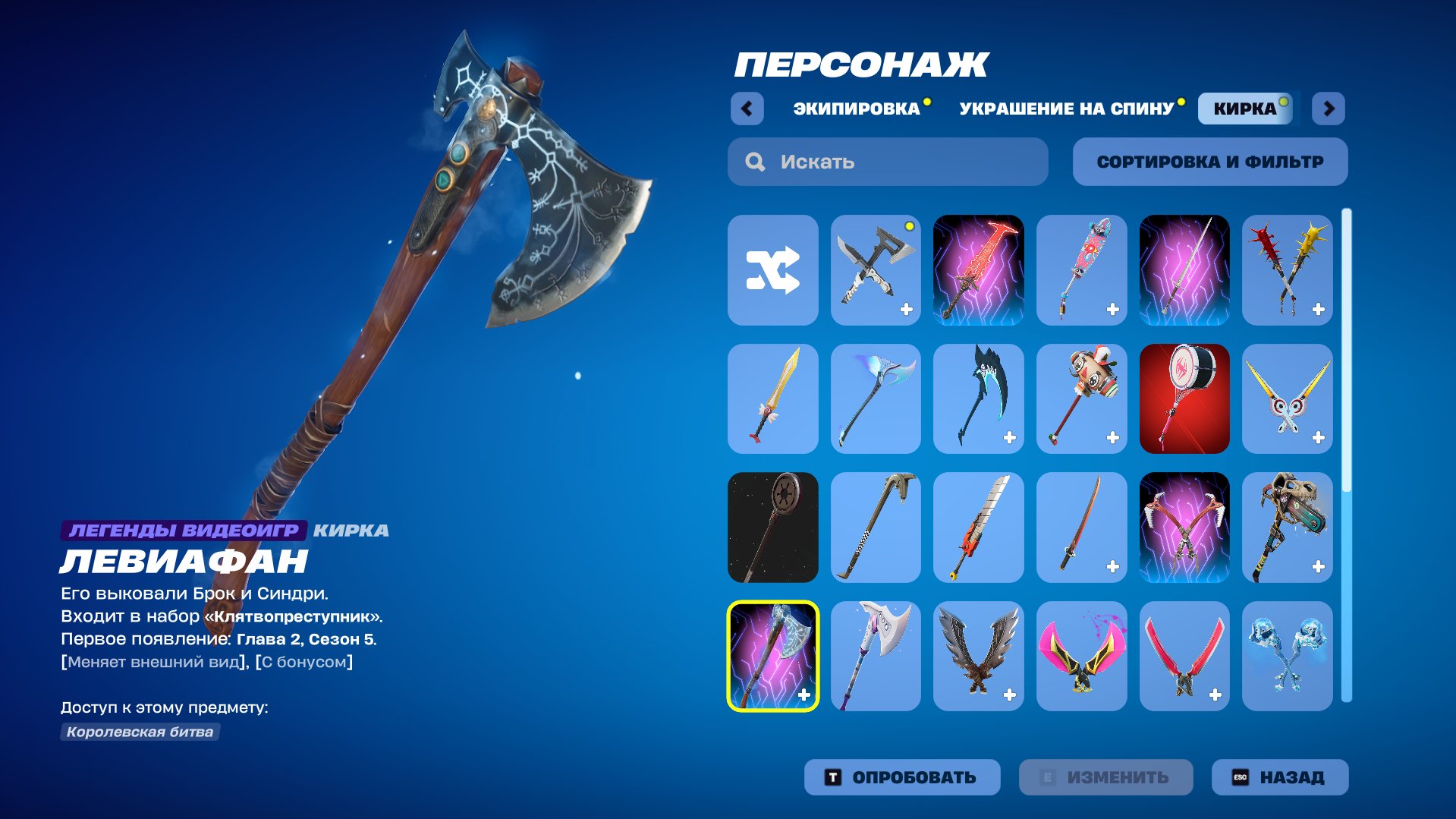
Task: Pick the icy blue twin pickaxe
Action: pos(1288,657)
